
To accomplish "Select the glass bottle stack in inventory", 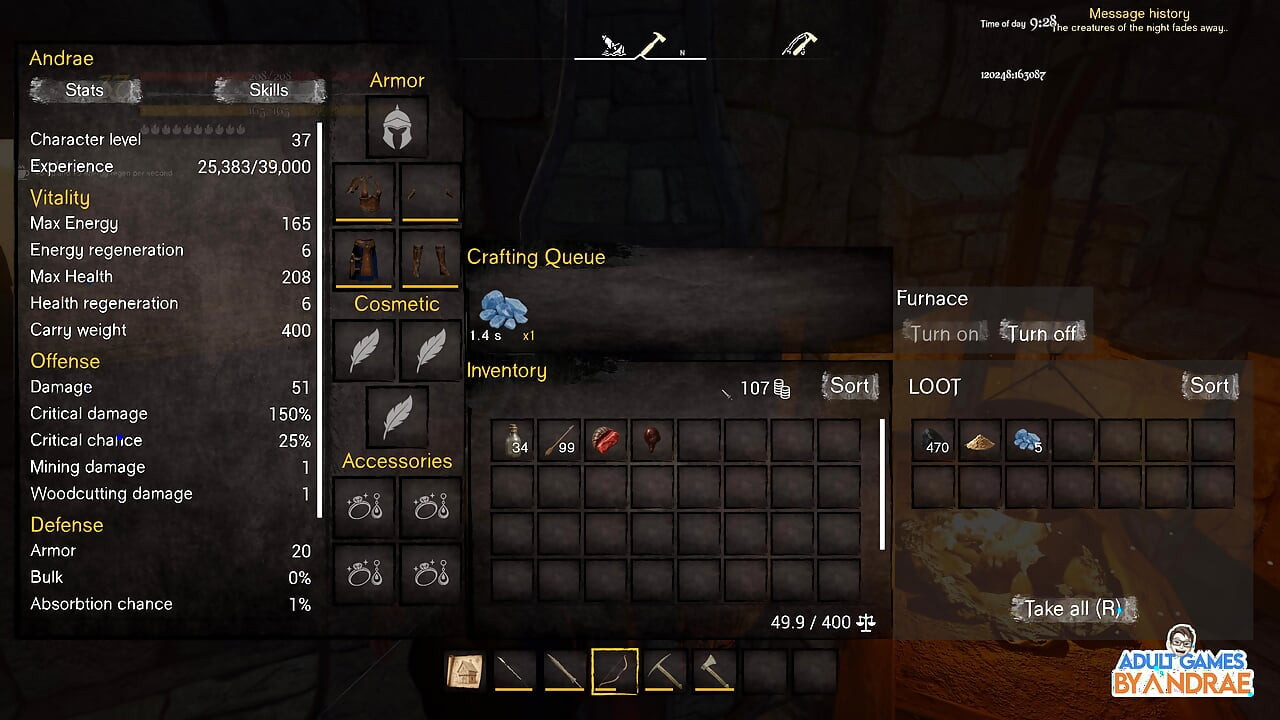I will 512,440.
